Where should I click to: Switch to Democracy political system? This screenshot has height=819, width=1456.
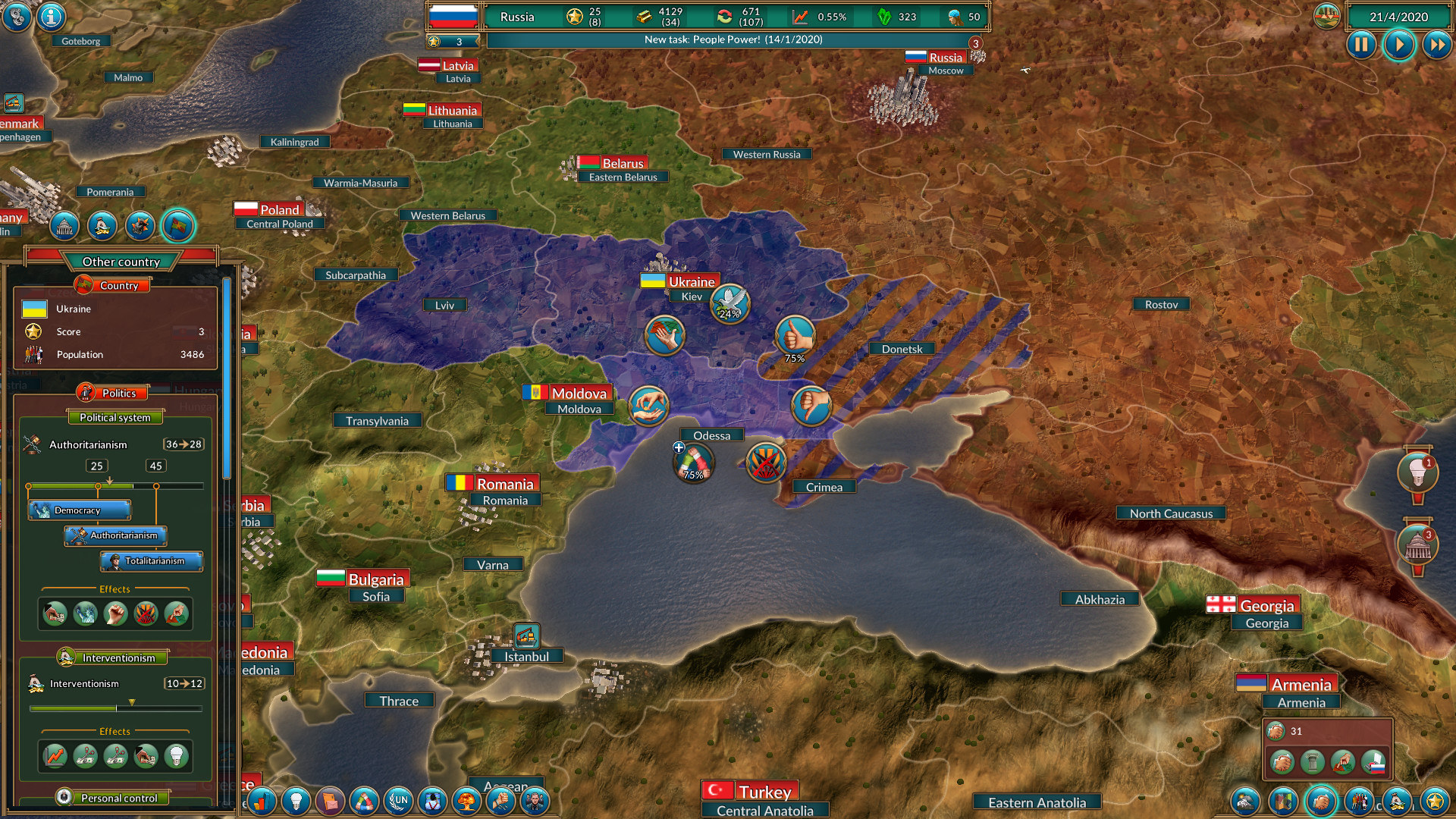coord(78,510)
